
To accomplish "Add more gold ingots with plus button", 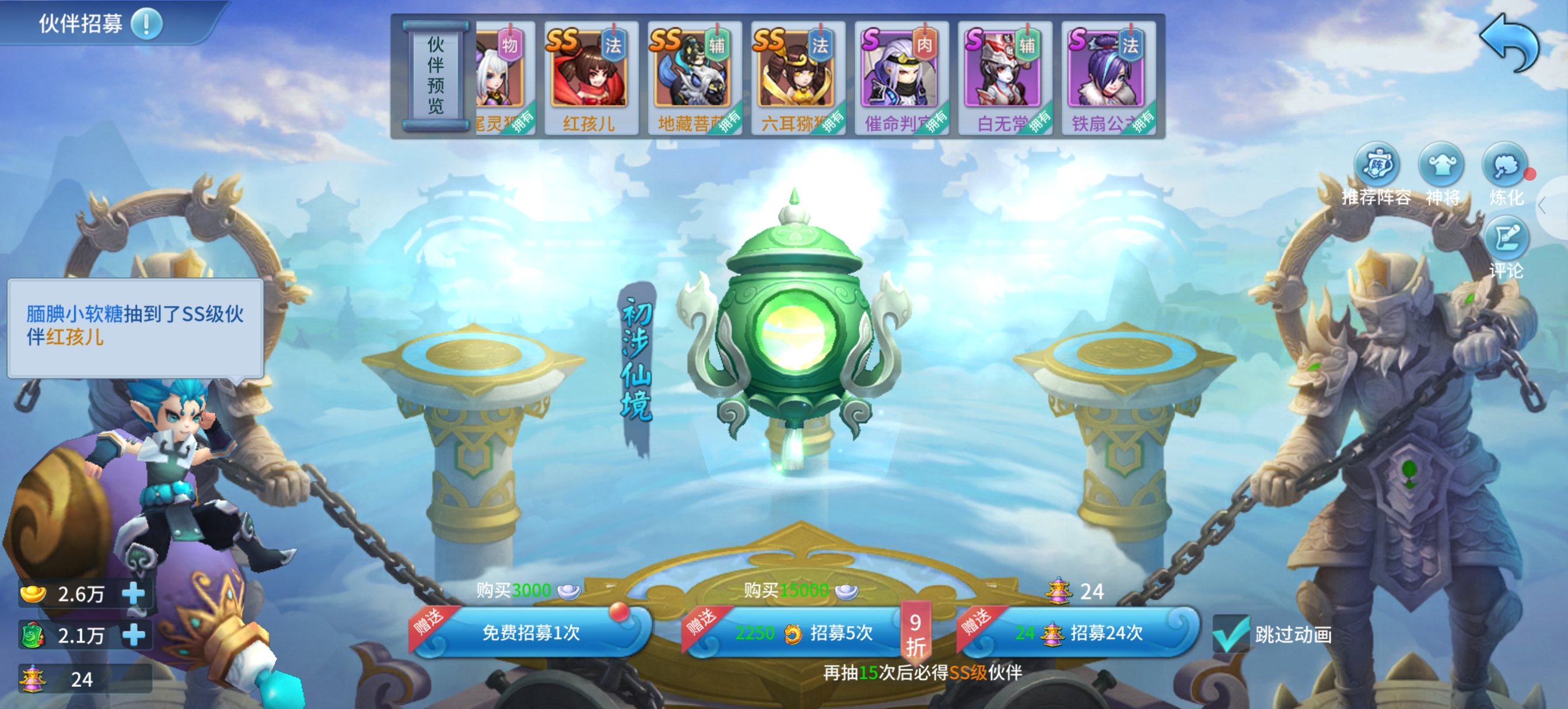I will [134, 594].
